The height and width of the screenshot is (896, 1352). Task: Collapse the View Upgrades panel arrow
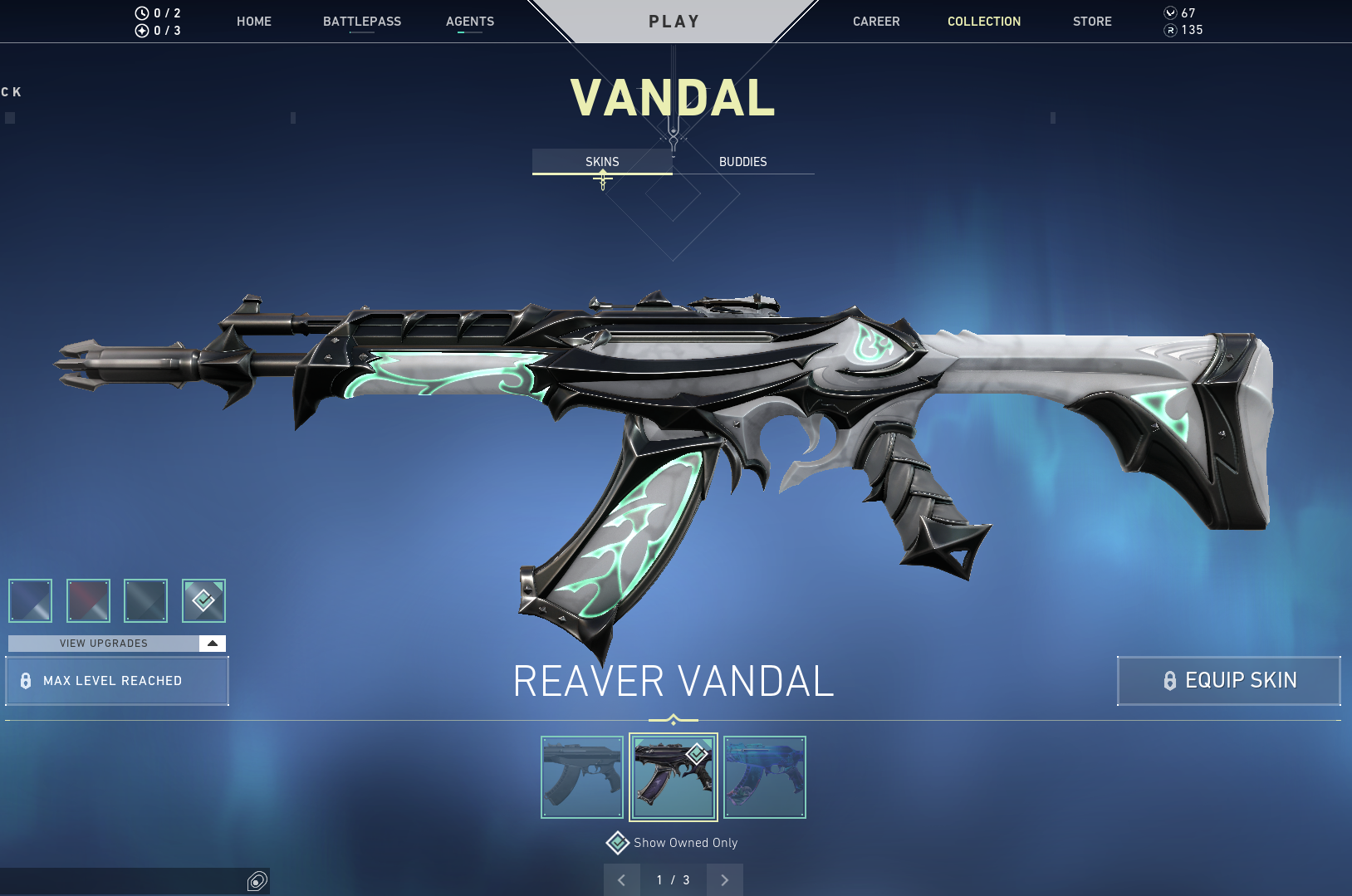pyautogui.click(x=213, y=643)
